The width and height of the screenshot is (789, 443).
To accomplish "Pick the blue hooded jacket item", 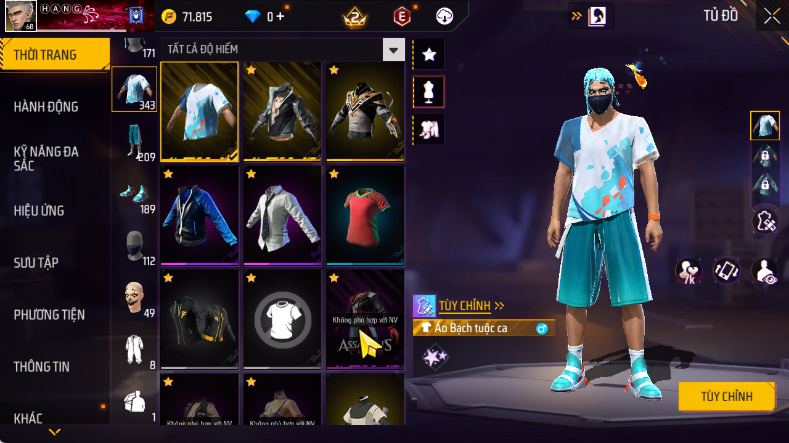I will [x=199, y=213].
